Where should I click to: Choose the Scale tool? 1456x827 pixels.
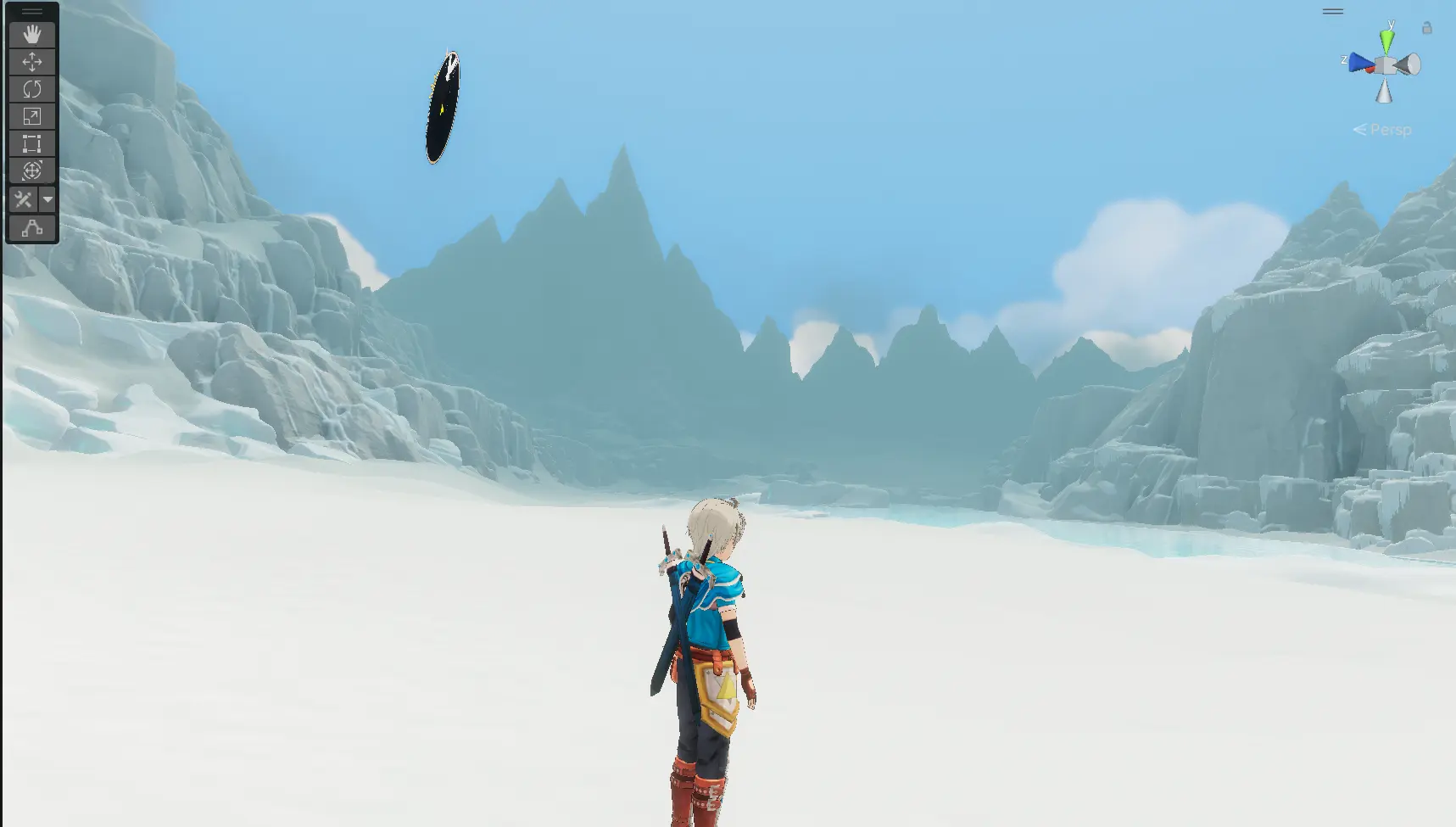pyautogui.click(x=32, y=116)
